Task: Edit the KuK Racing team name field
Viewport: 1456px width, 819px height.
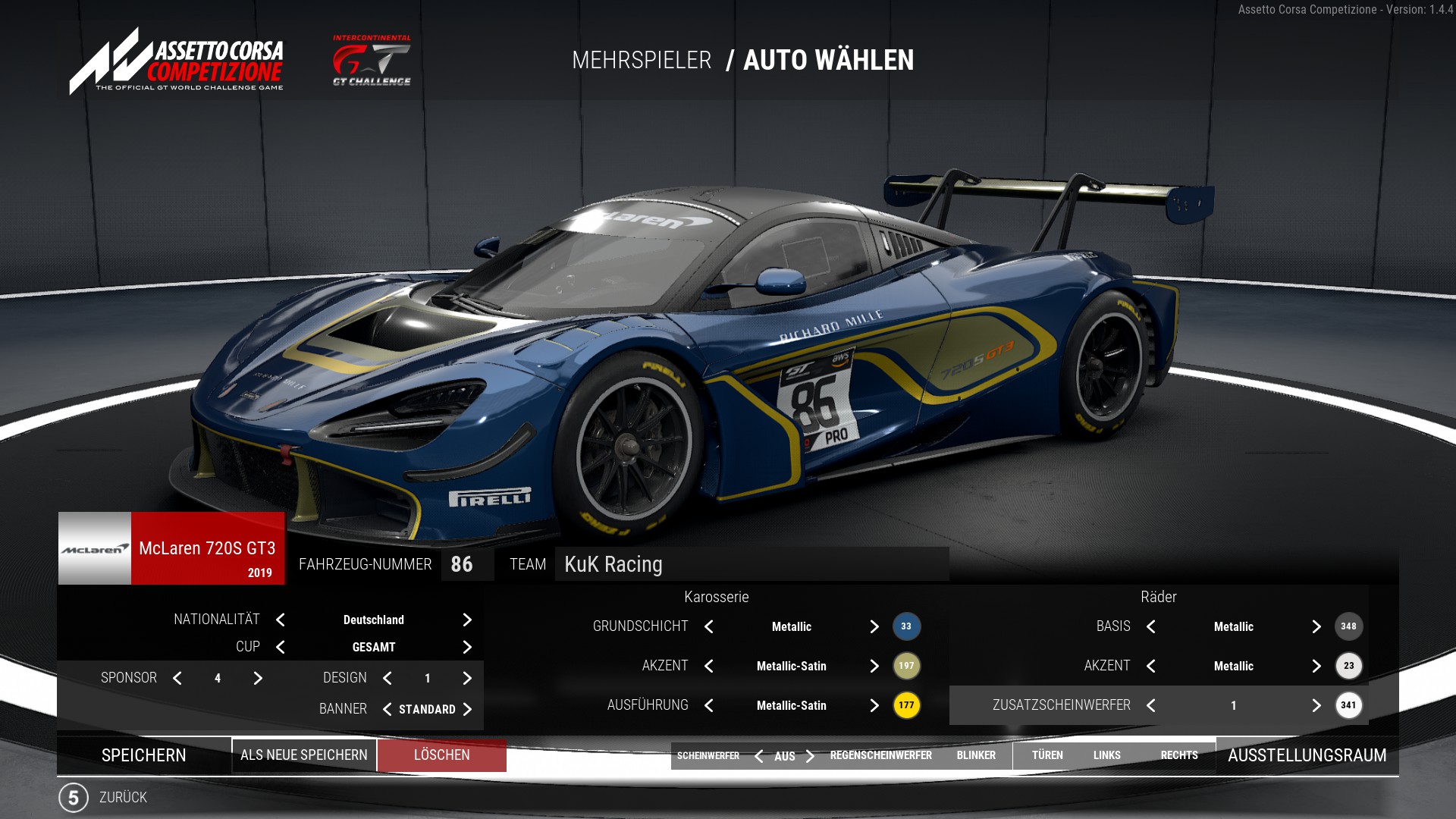Action: [x=751, y=564]
